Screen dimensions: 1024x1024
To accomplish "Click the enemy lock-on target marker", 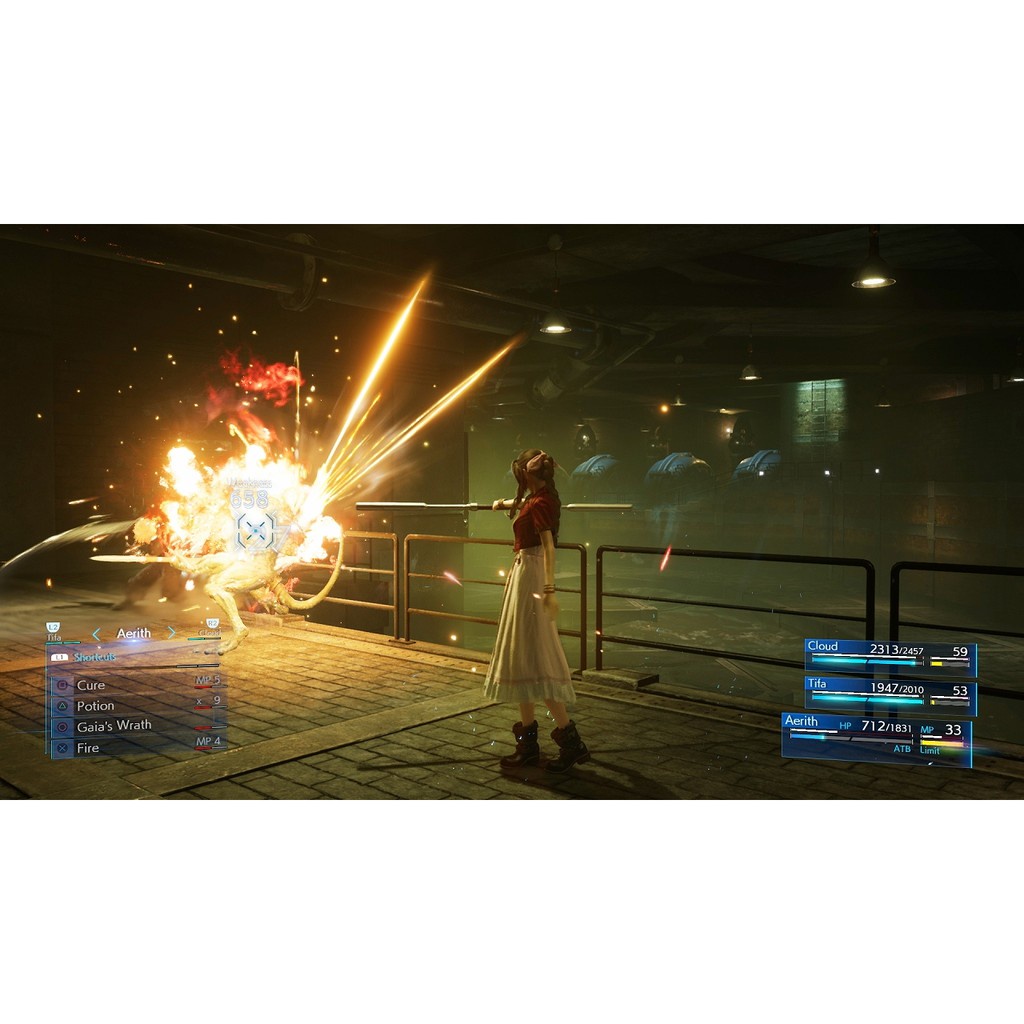I will tap(257, 530).
